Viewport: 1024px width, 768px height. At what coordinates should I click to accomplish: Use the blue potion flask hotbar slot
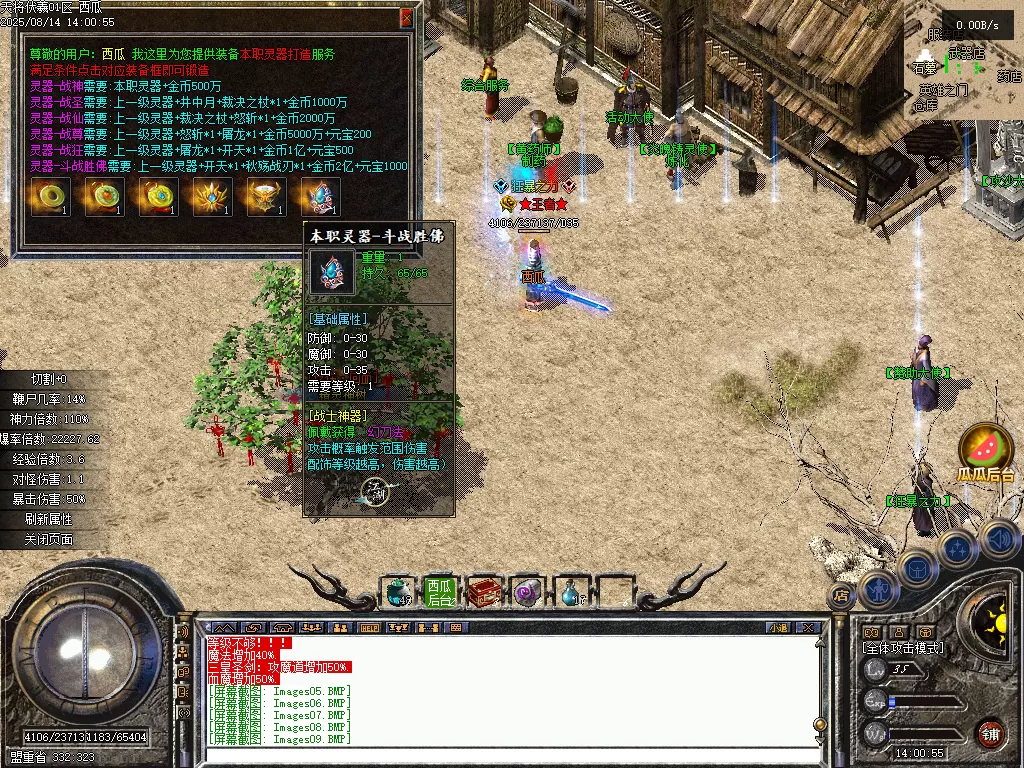[x=569, y=592]
